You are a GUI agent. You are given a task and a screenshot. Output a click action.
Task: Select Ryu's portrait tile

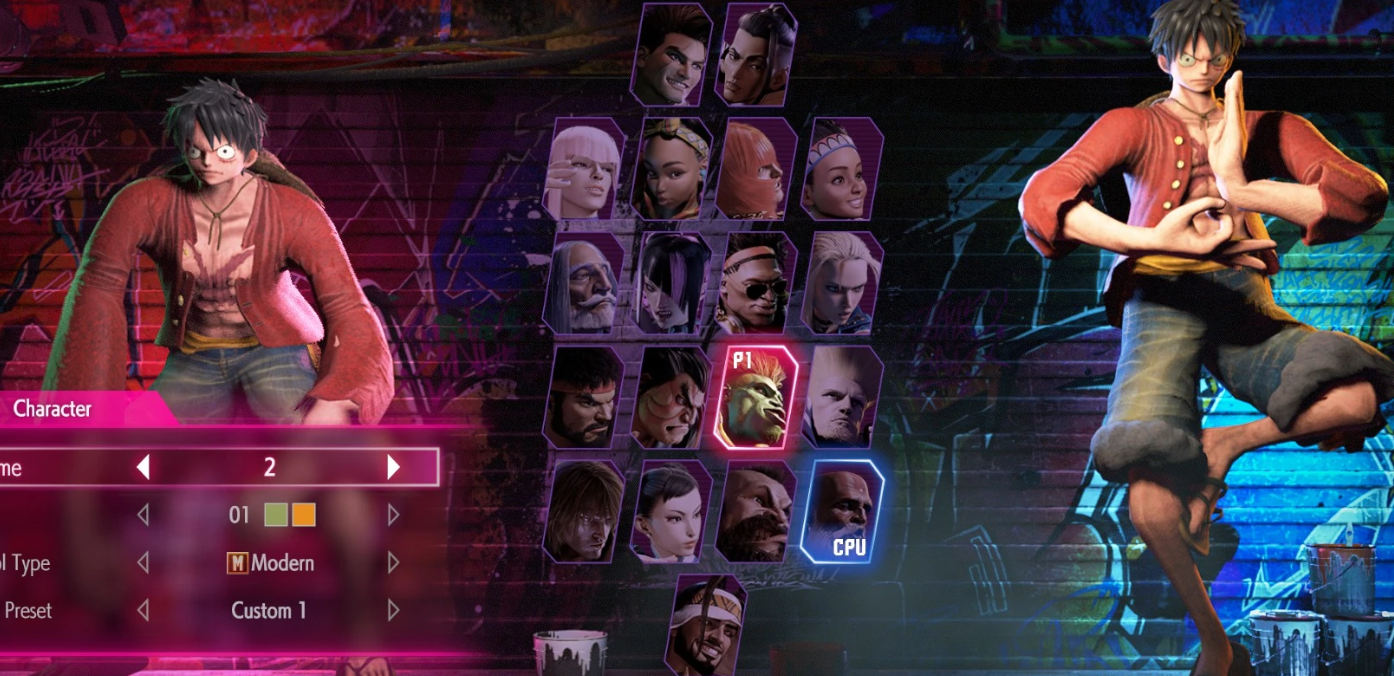(x=584, y=398)
